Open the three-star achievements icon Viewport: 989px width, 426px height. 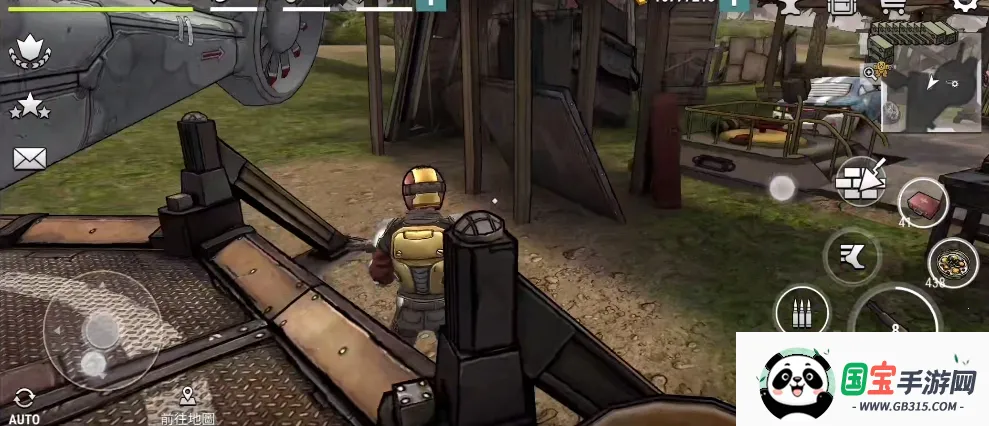click(x=29, y=105)
